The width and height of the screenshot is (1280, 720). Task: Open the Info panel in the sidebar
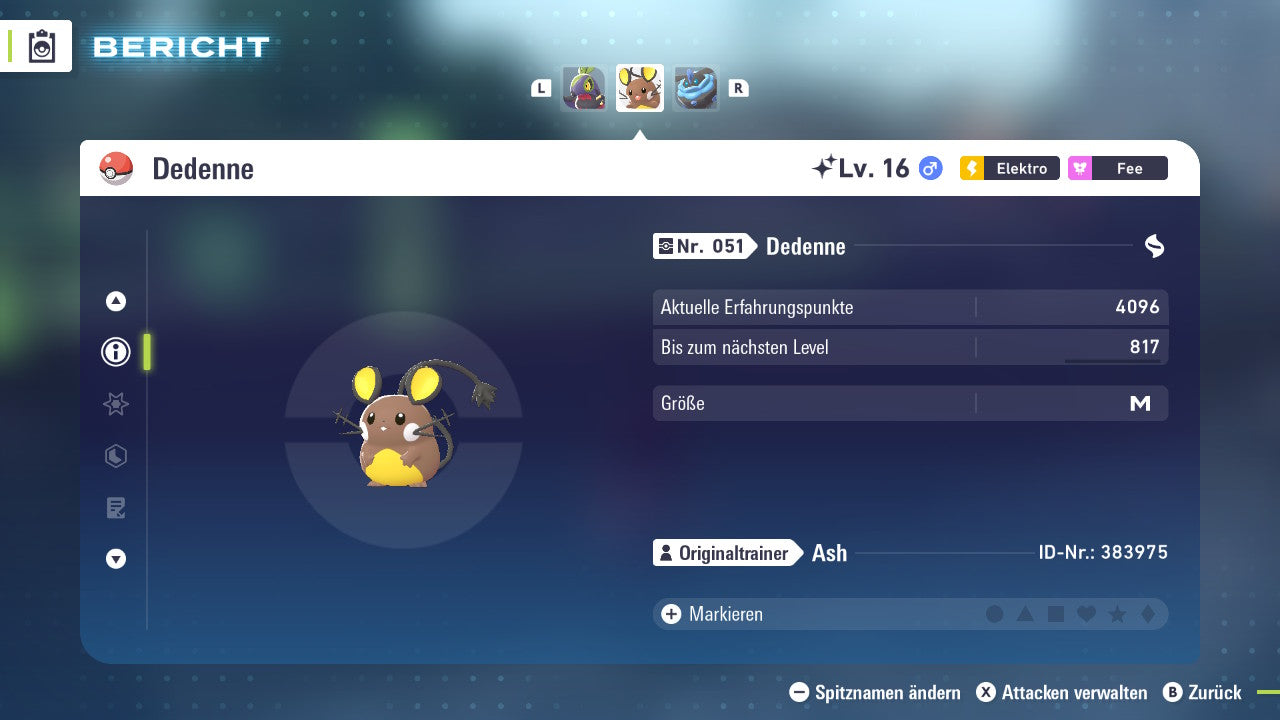click(115, 352)
